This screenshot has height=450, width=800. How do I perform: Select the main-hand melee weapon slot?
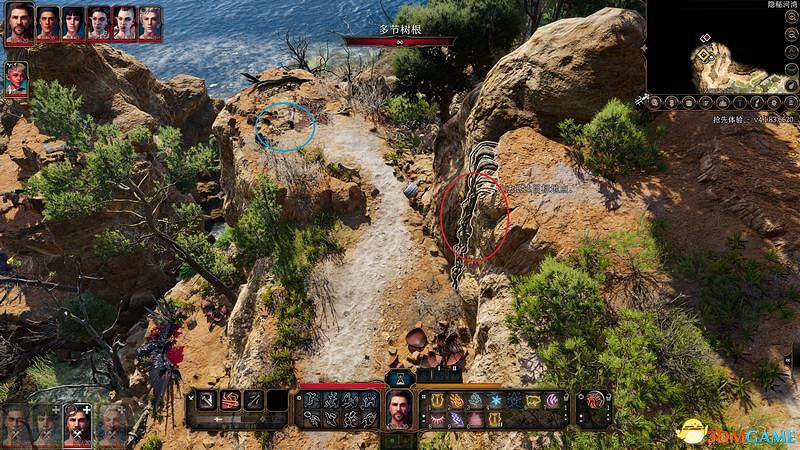(x=208, y=400)
